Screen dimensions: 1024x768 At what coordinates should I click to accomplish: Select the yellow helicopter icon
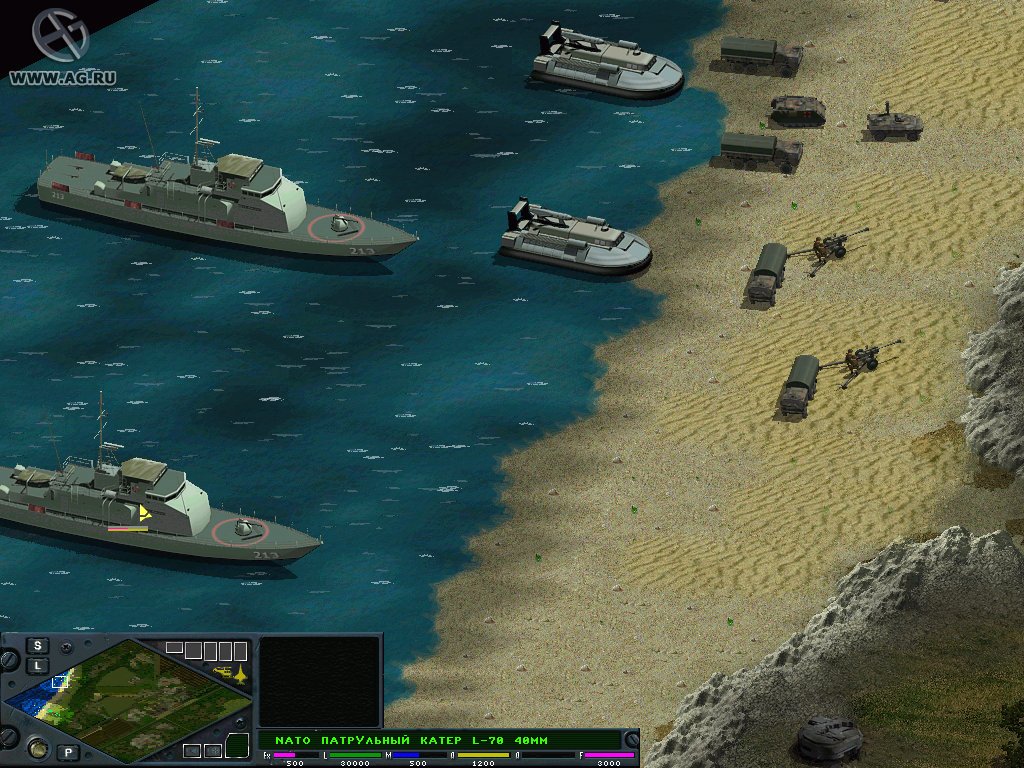[224, 670]
